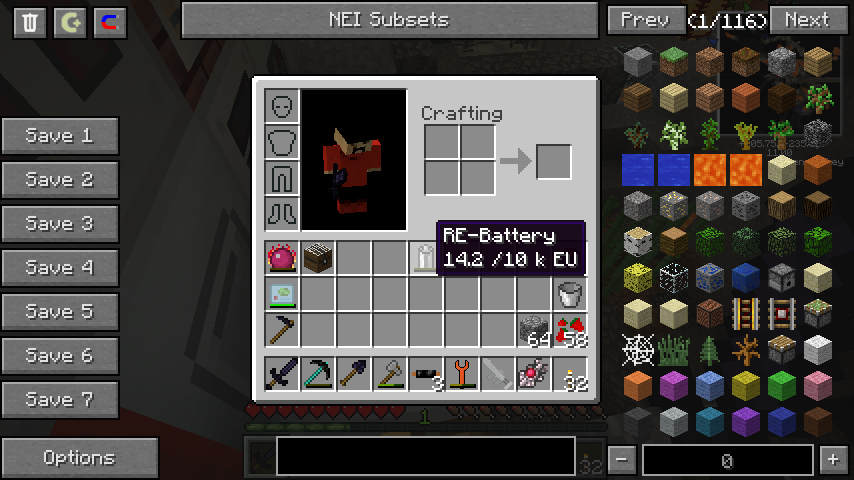Decrease item quantity with the minus button
This screenshot has height=480, width=854.
click(622, 460)
